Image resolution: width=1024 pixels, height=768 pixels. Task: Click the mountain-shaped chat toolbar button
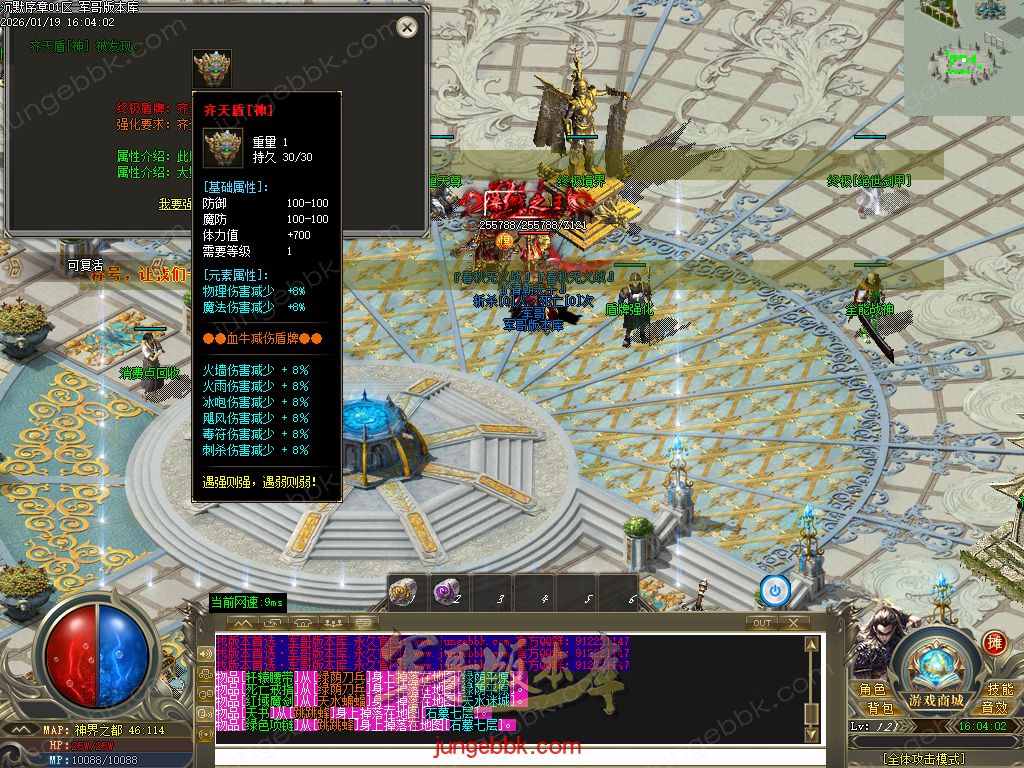242,623
